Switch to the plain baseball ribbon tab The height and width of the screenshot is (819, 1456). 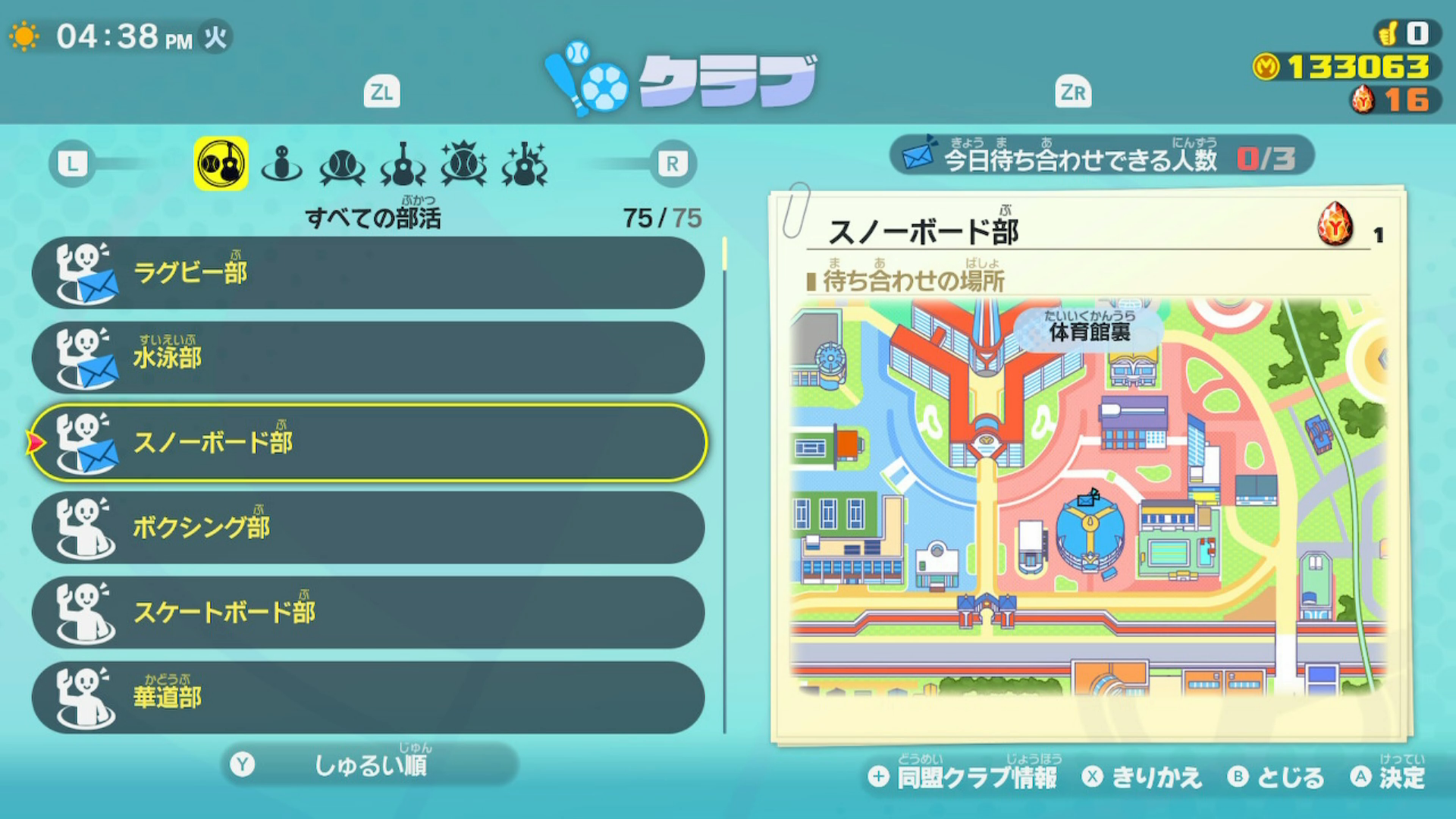343,165
